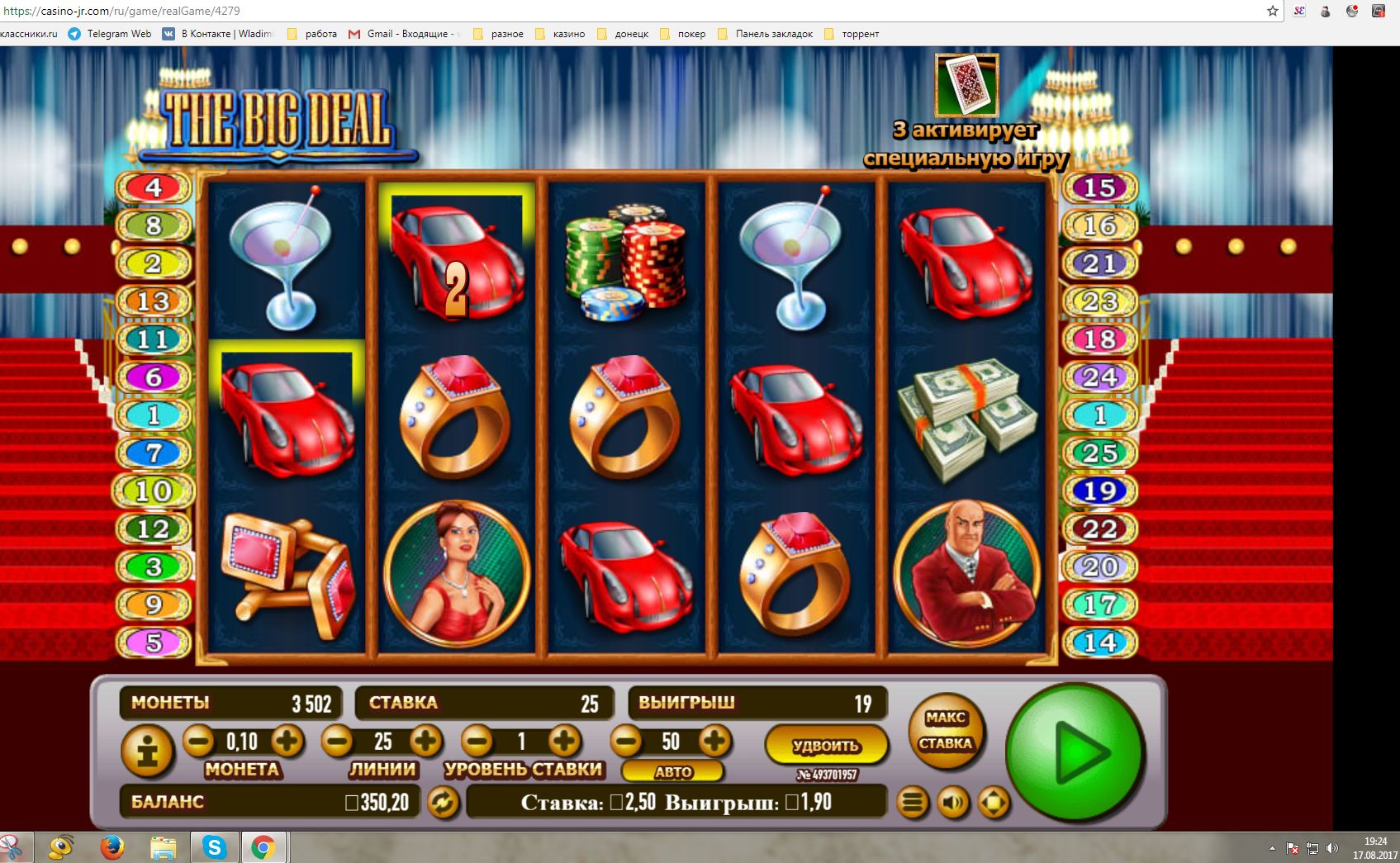
Task: Decrease the autoplay spin count below 50
Action: [x=626, y=741]
